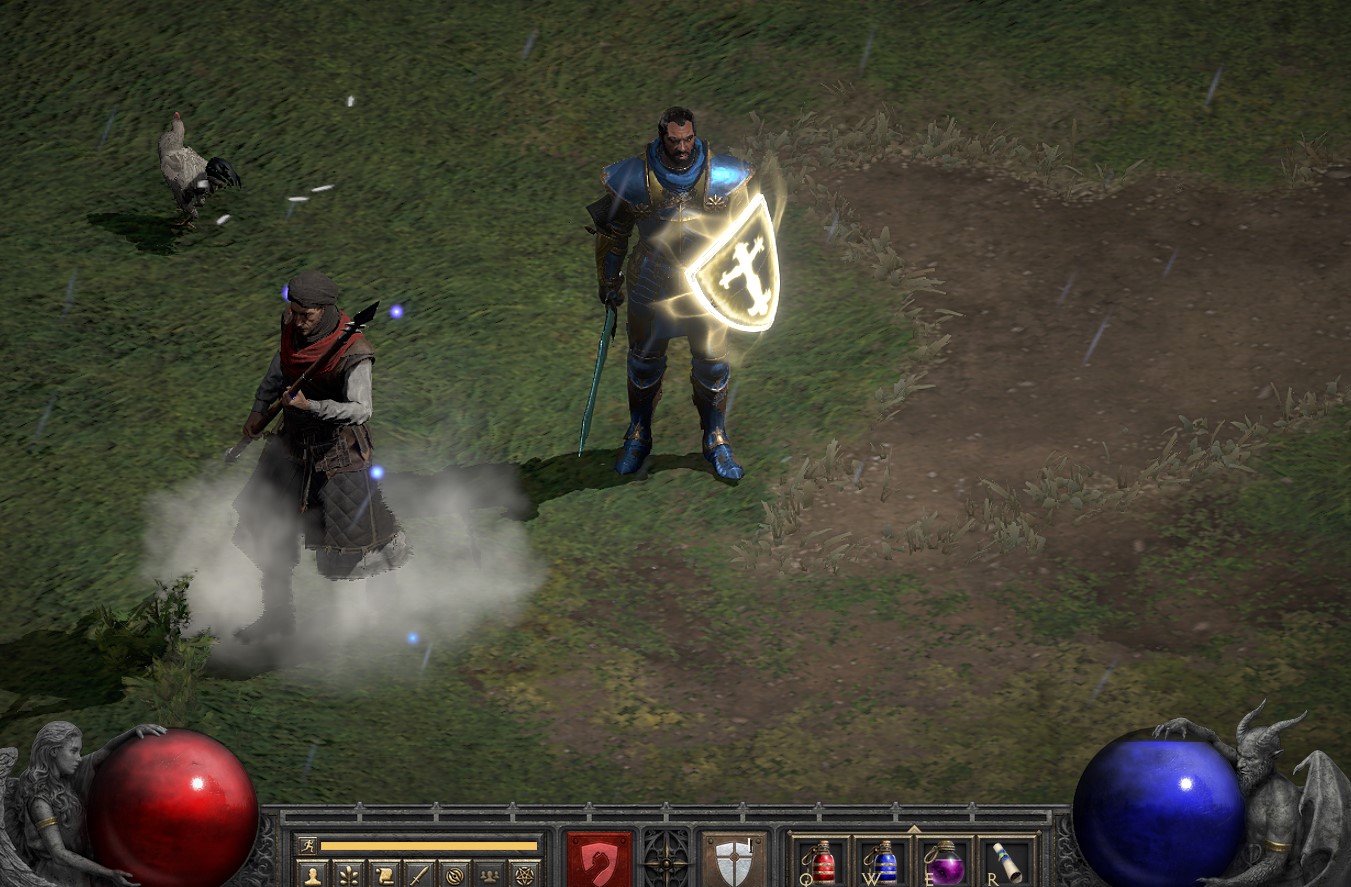Use the scroll in the belt slot
Image resolution: width=1351 pixels, height=887 pixels.
pyautogui.click(x=1007, y=862)
